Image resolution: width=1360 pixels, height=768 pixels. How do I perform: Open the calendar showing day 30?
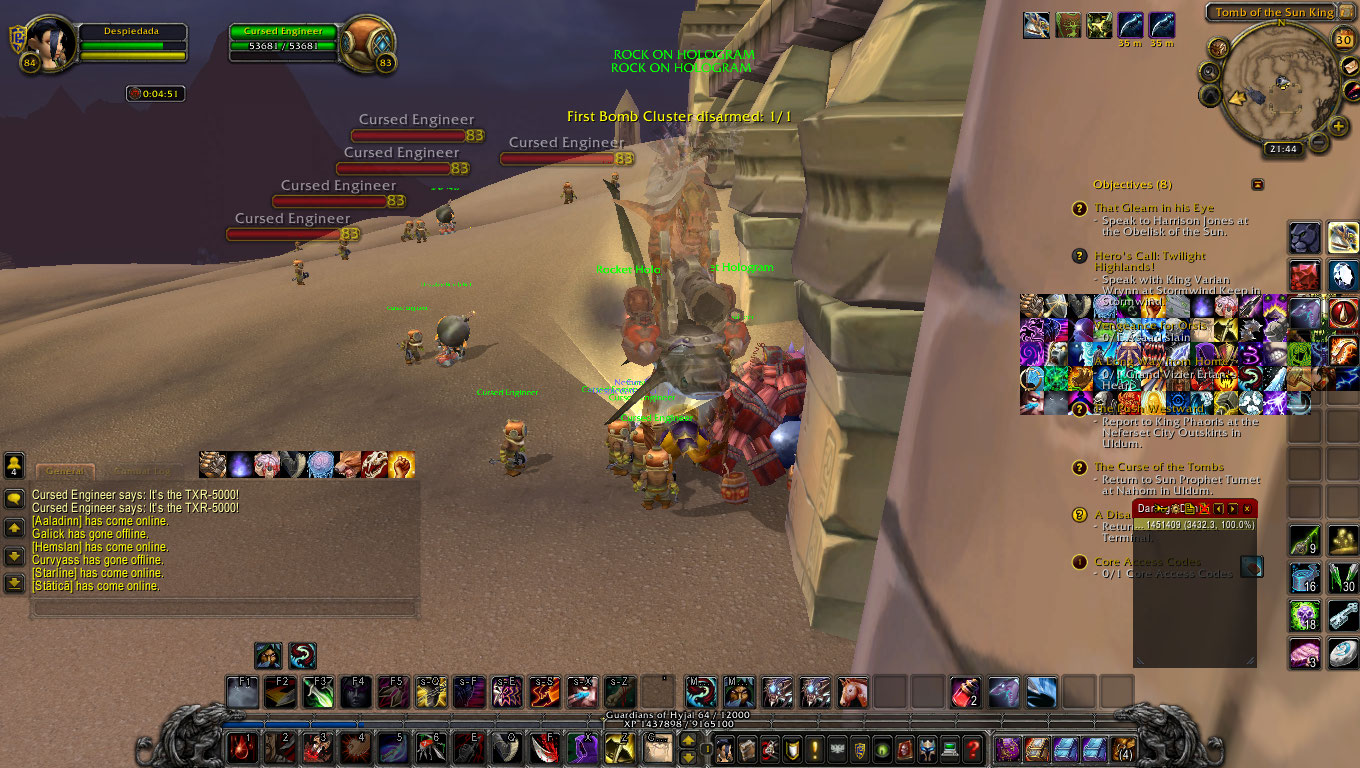click(x=1344, y=40)
